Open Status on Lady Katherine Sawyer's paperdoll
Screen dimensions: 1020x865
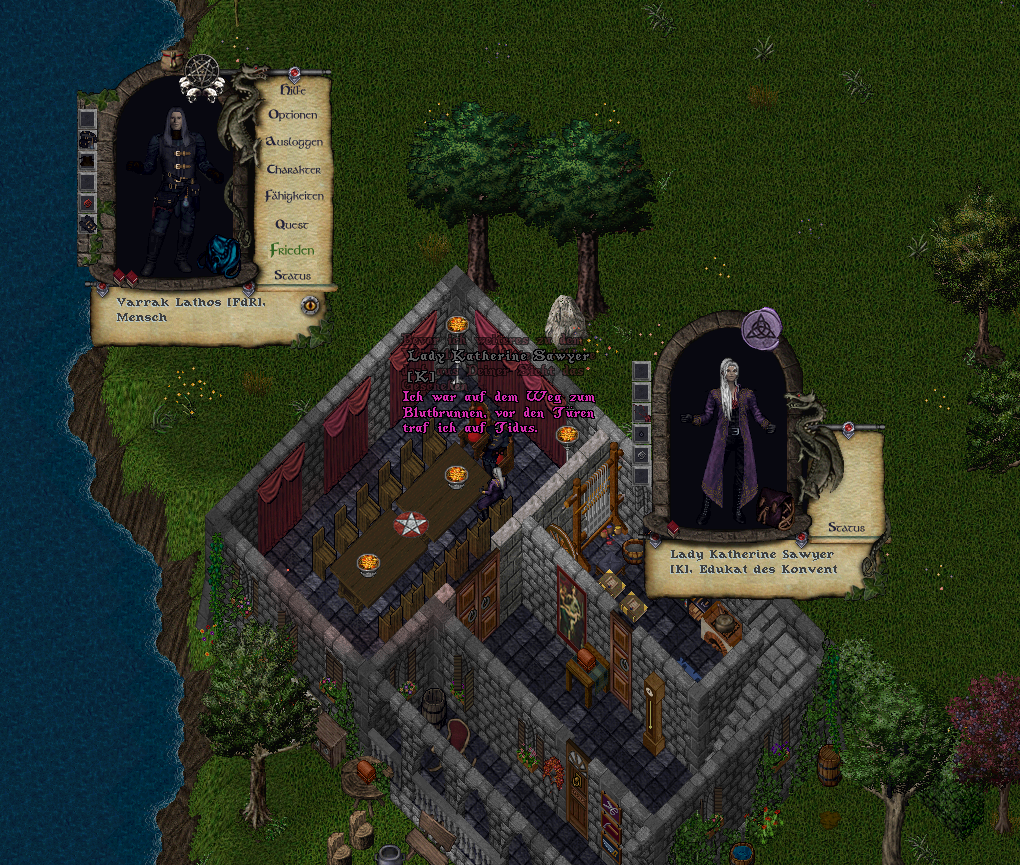[x=845, y=527]
